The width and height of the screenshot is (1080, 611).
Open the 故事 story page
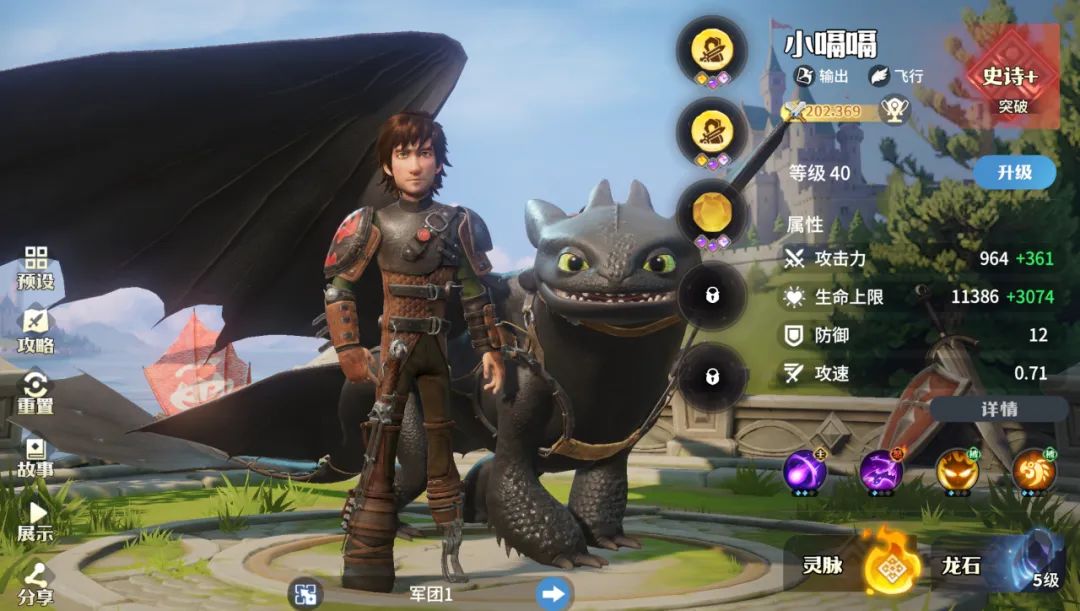coord(36,456)
